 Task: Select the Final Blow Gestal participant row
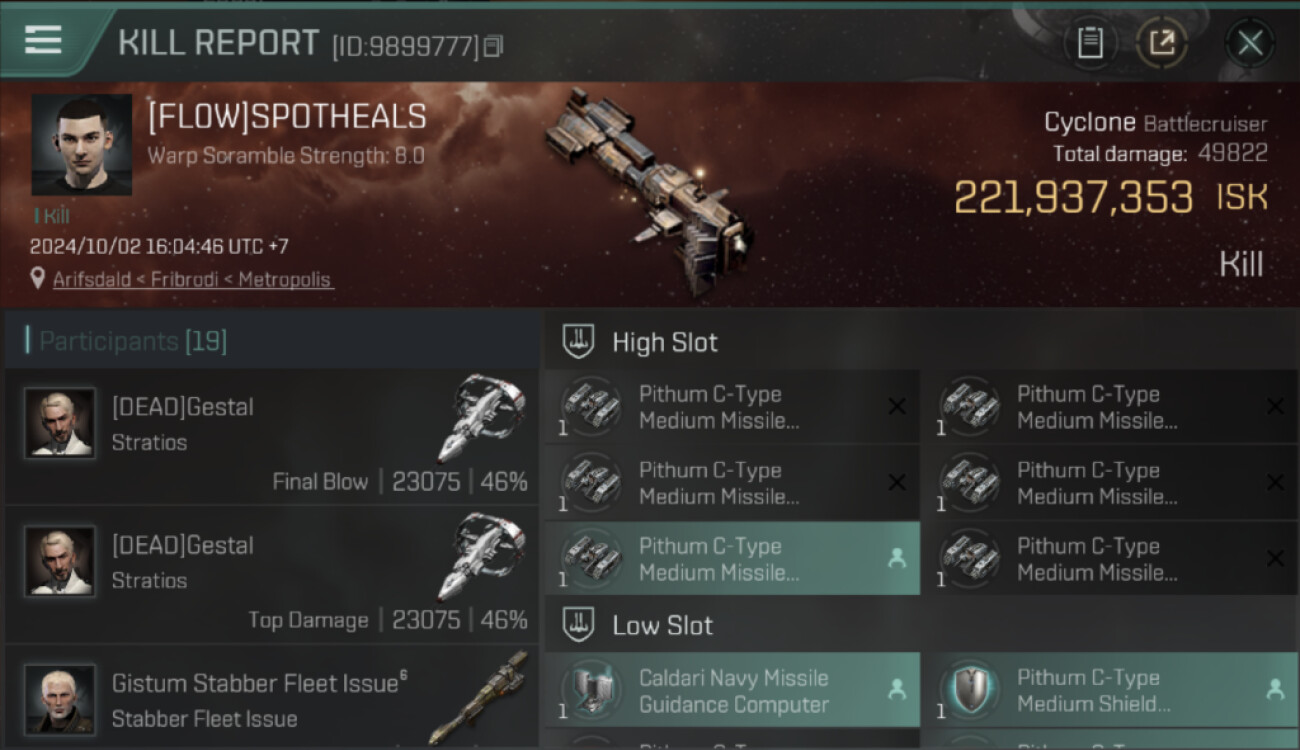tap(272, 437)
